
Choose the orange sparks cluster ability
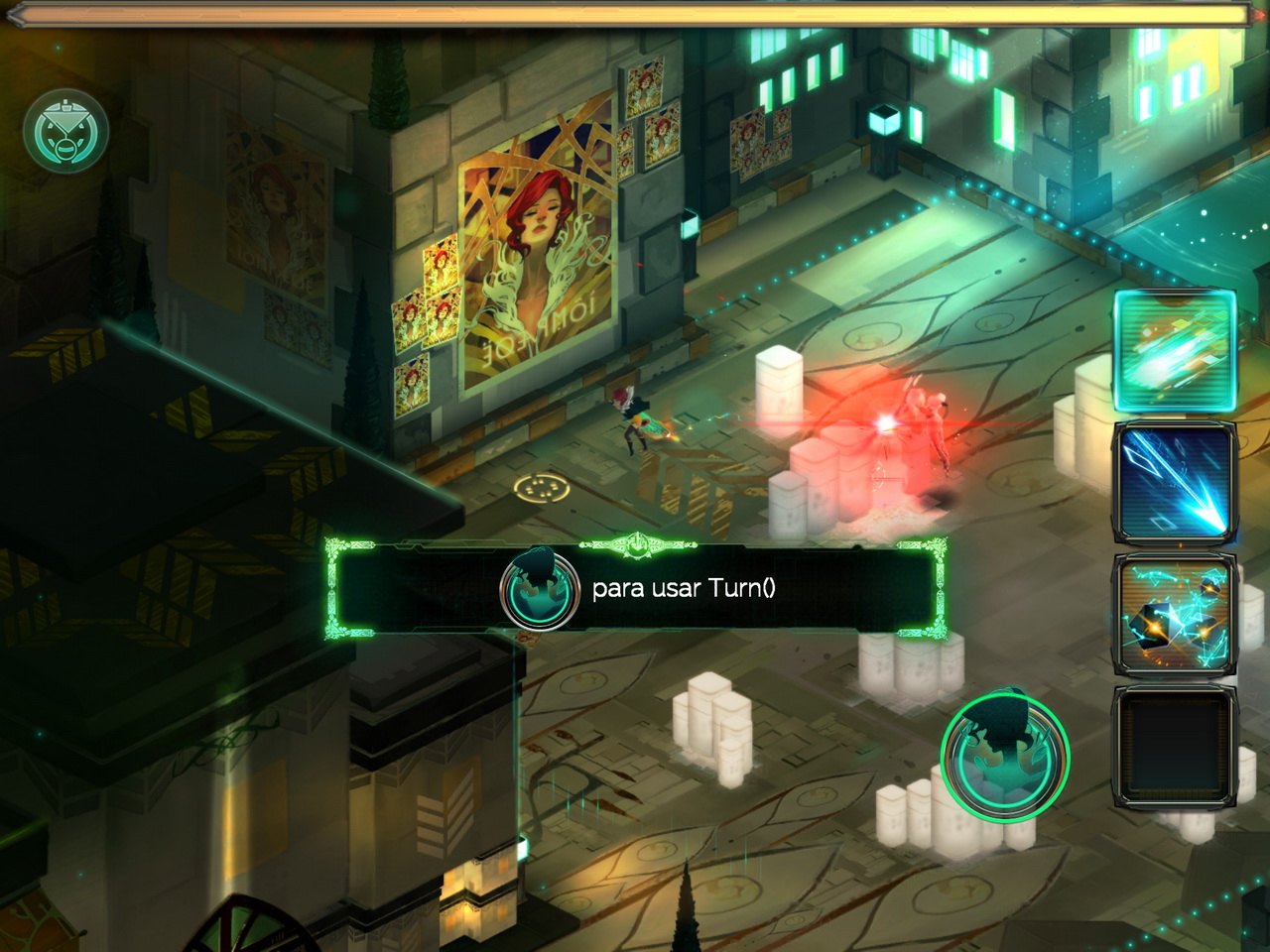point(1175,616)
